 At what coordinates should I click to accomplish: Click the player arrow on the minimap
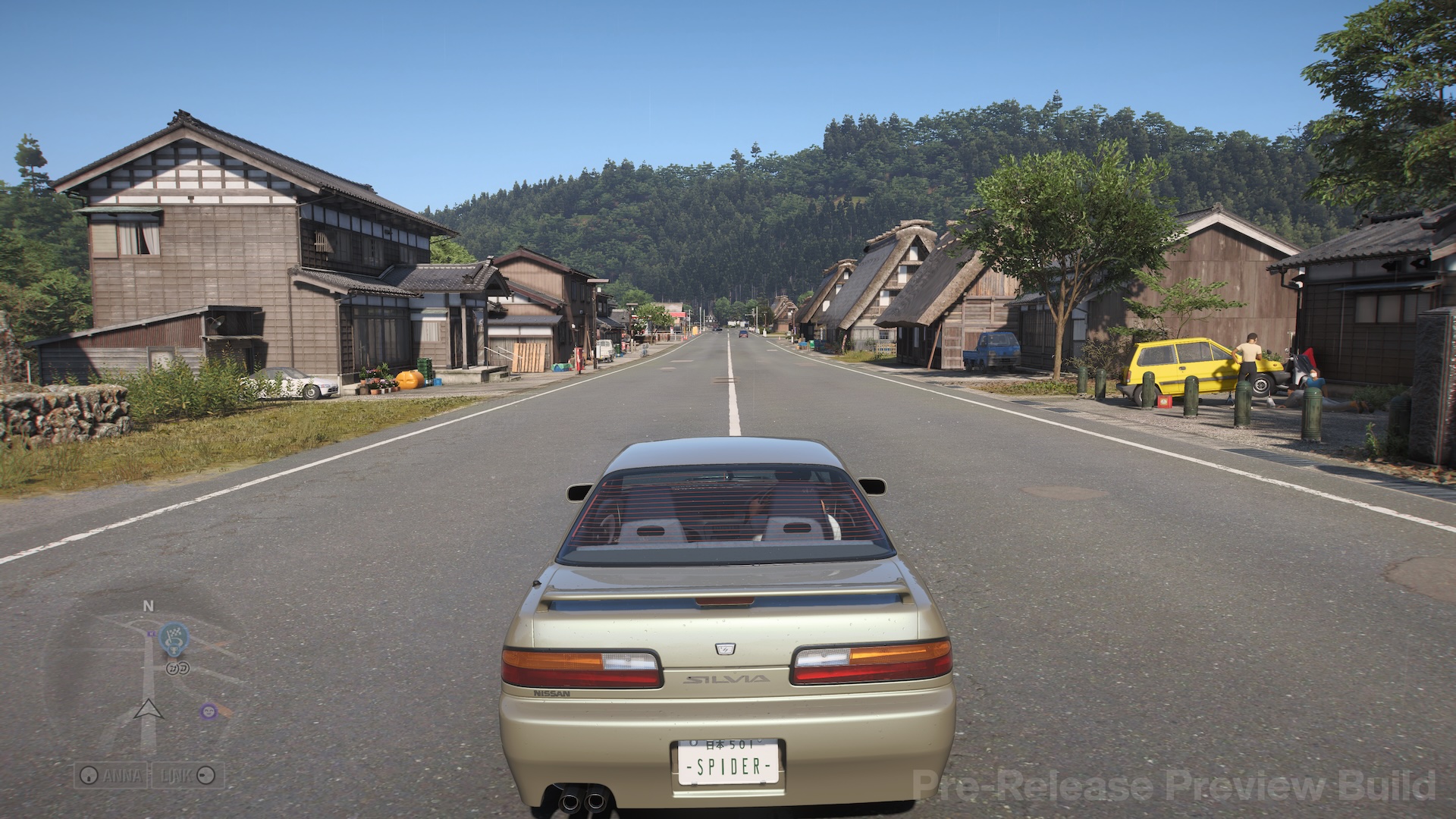(149, 710)
